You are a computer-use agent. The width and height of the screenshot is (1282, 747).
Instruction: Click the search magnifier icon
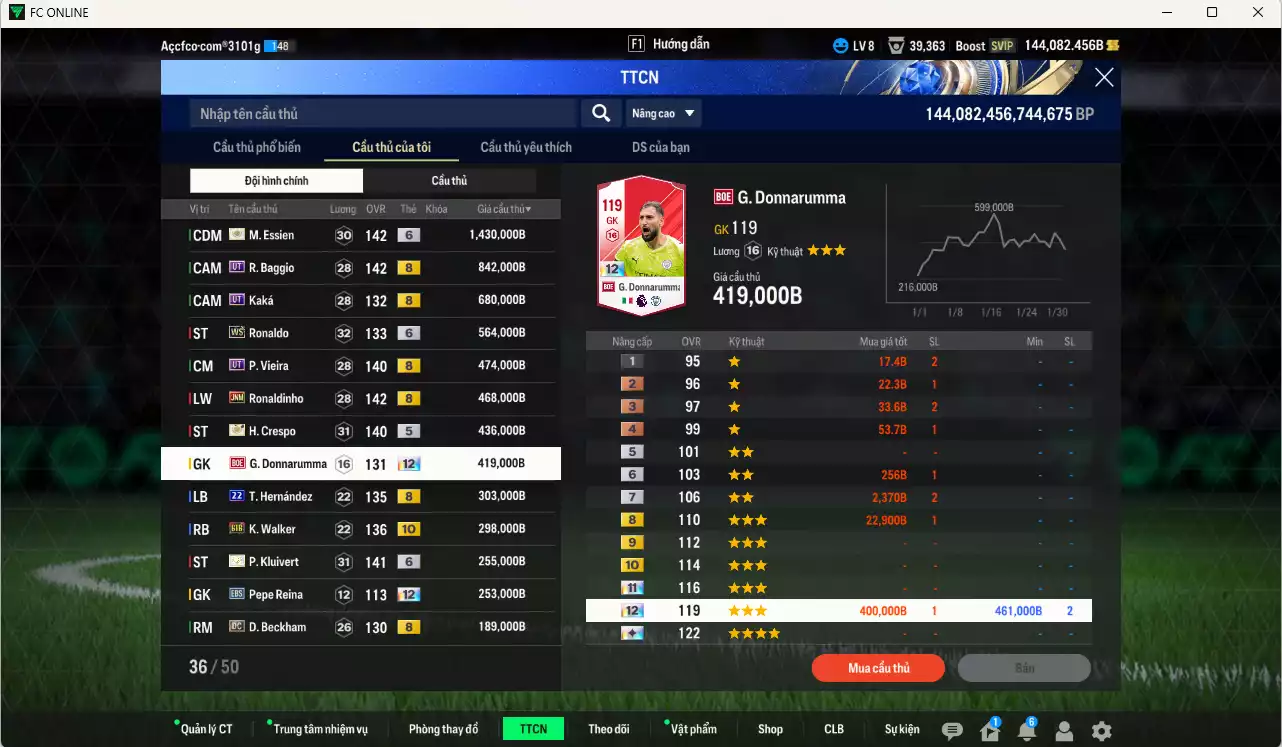[600, 113]
